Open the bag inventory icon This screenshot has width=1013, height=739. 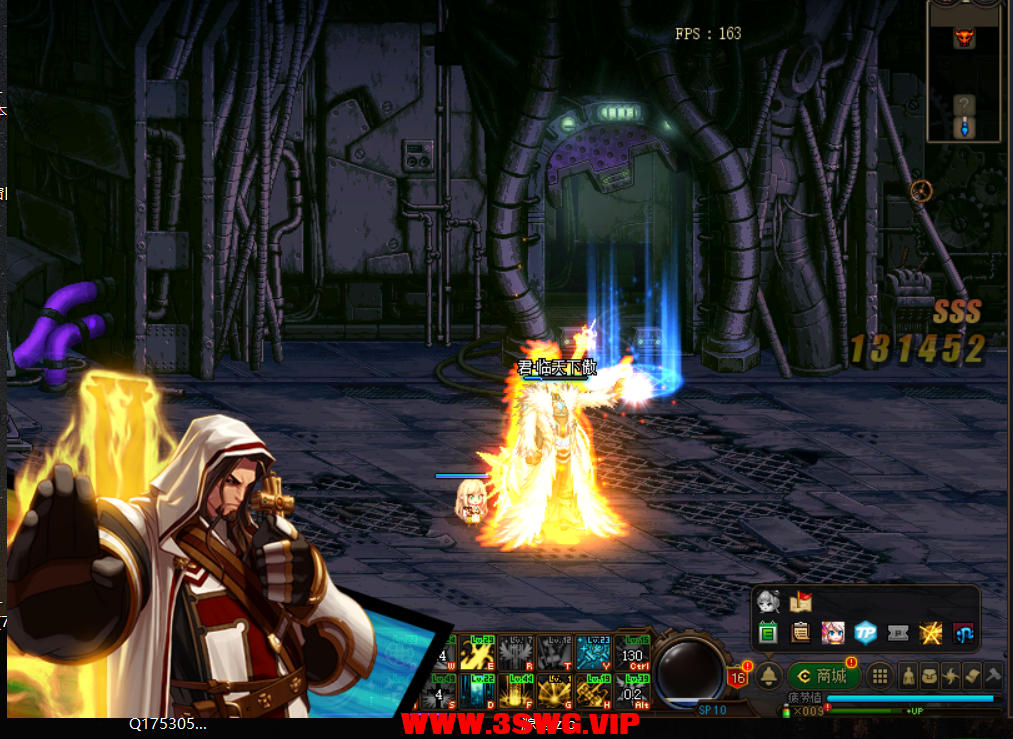(930, 676)
